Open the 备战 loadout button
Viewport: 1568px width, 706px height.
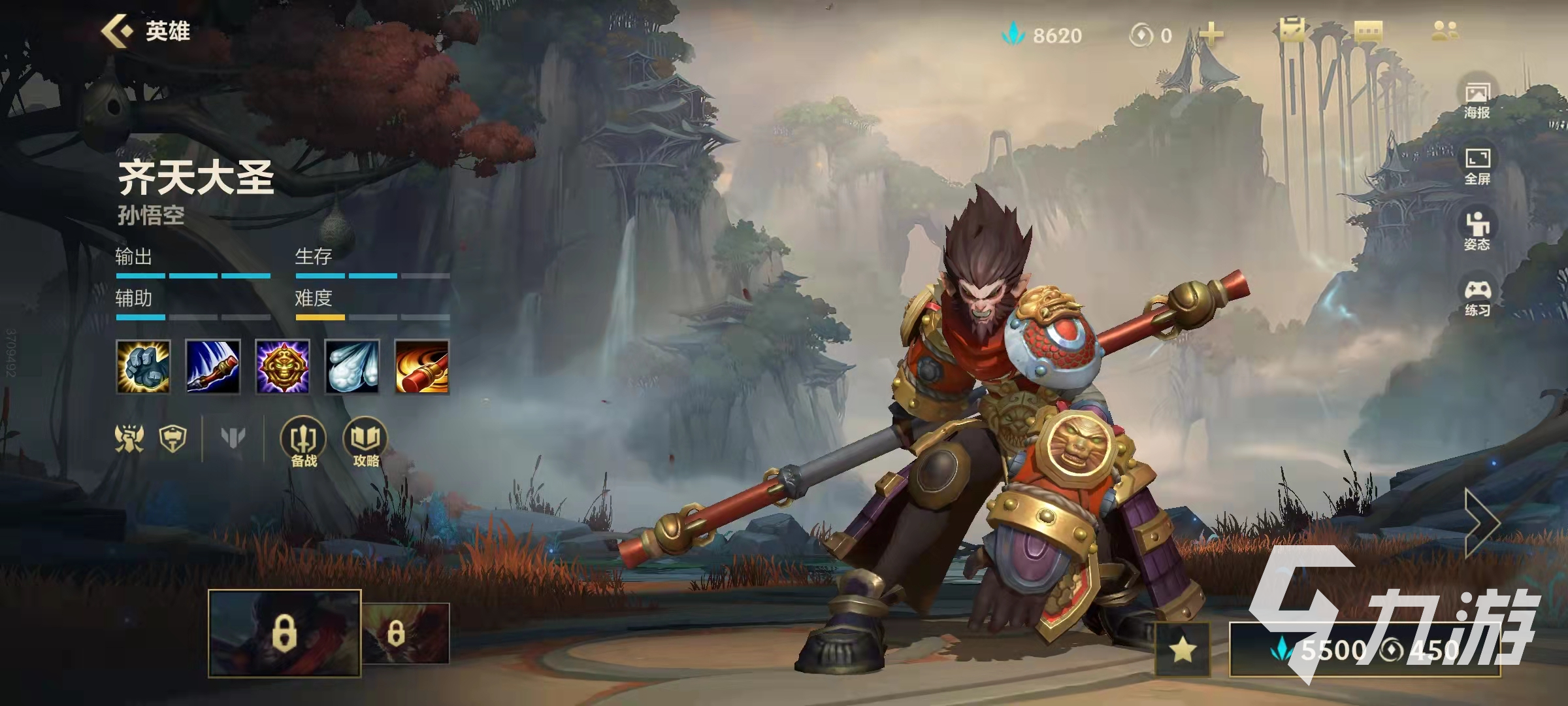[304, 443]
